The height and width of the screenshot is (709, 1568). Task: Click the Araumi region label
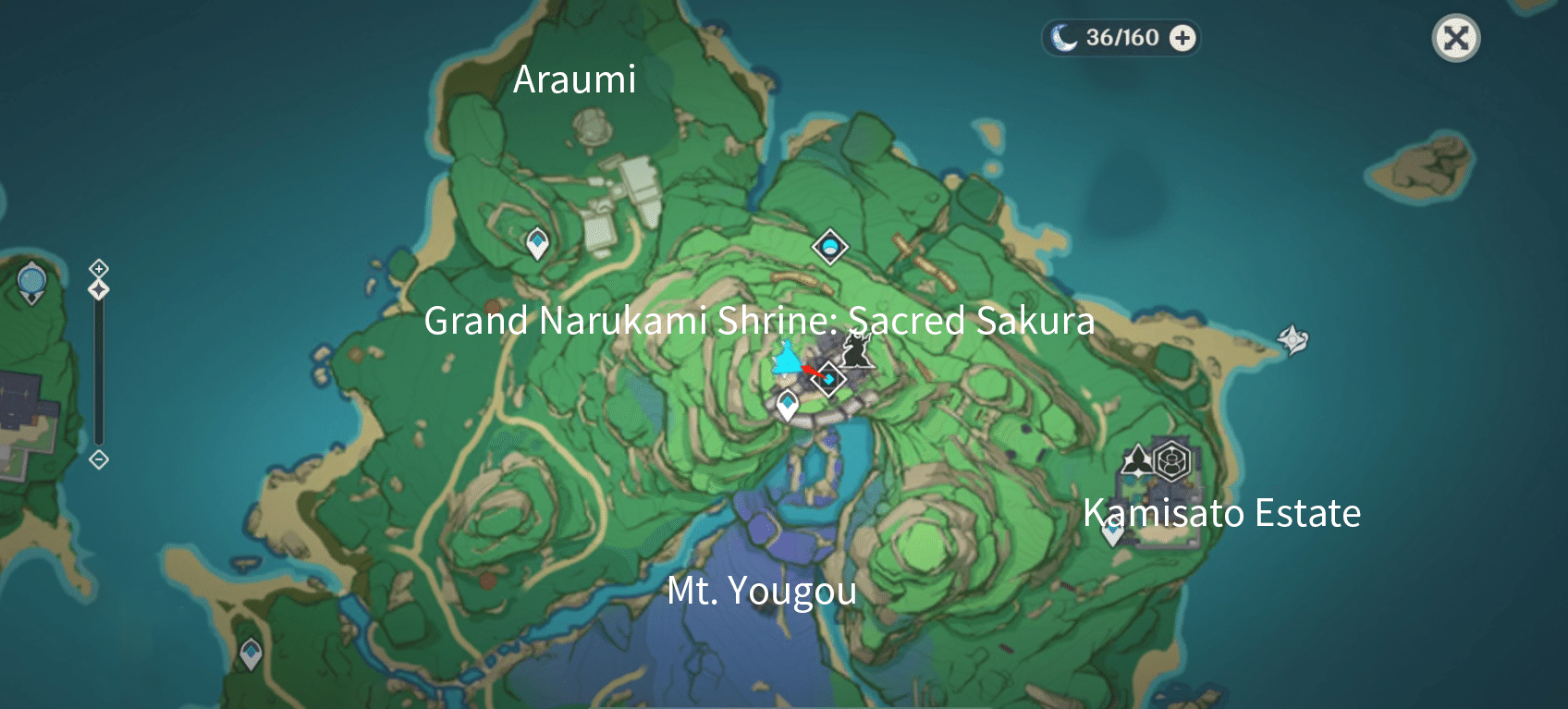tap(574, 81)
